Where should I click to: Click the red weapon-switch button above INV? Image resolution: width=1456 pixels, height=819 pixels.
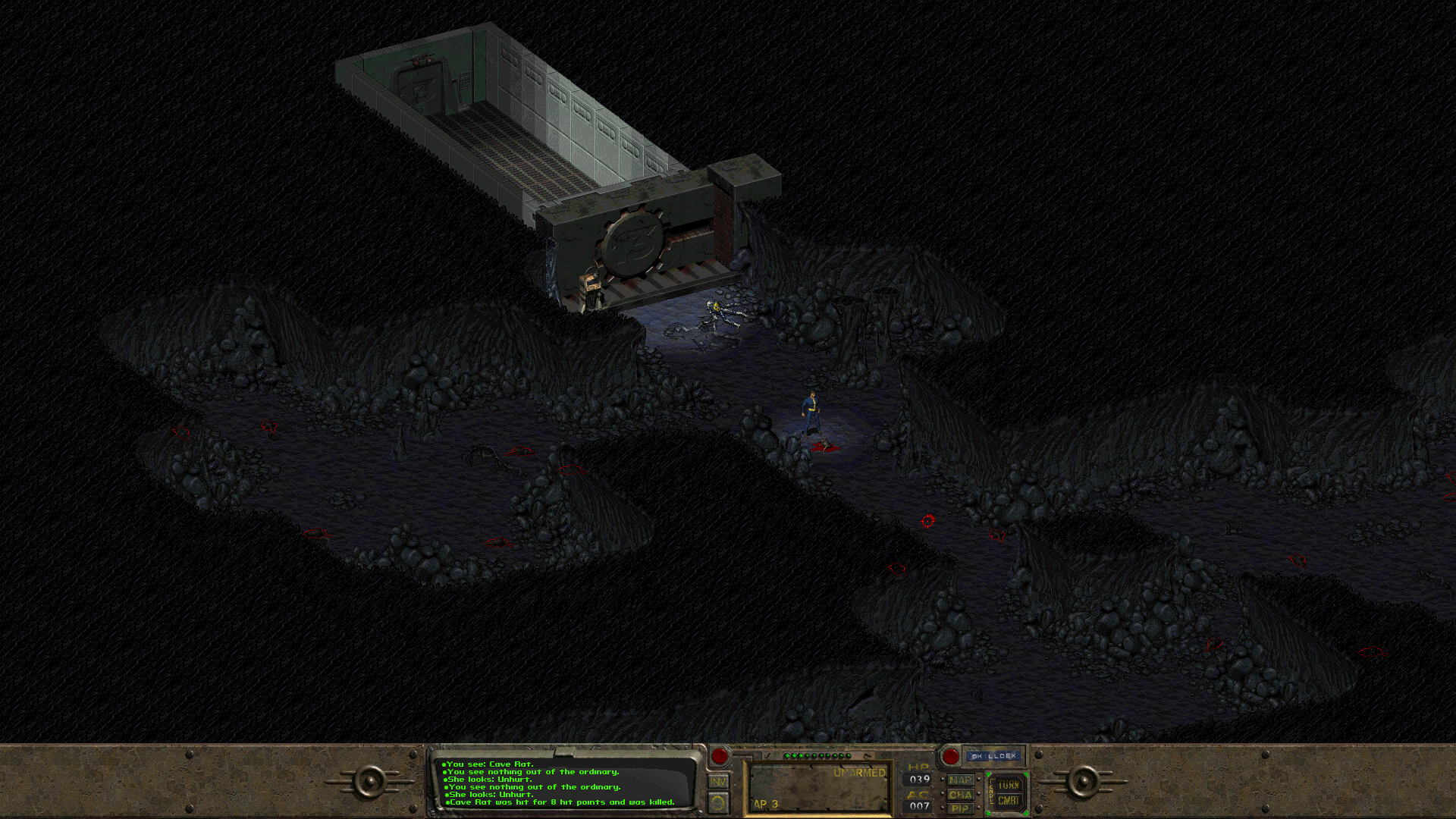720,755
